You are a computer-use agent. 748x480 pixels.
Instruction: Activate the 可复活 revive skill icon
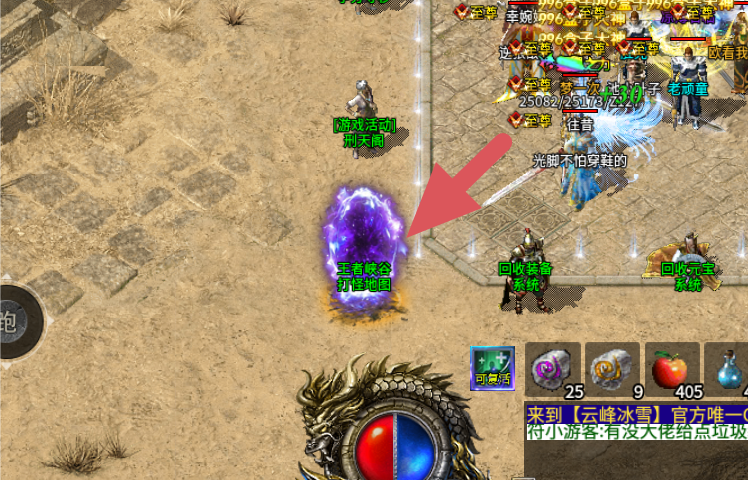[493, 367]
